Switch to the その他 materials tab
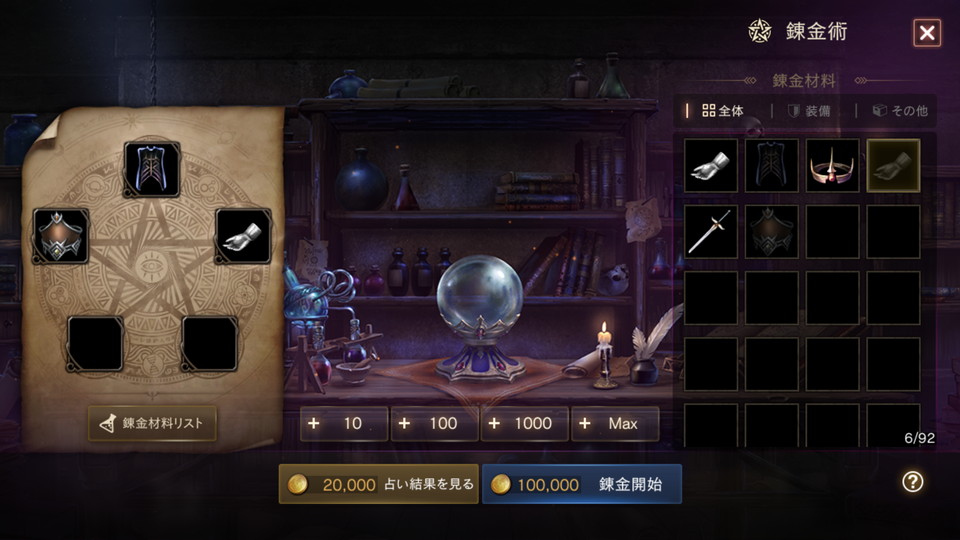The height and width of the screenshot is (540, 960). 900,111
